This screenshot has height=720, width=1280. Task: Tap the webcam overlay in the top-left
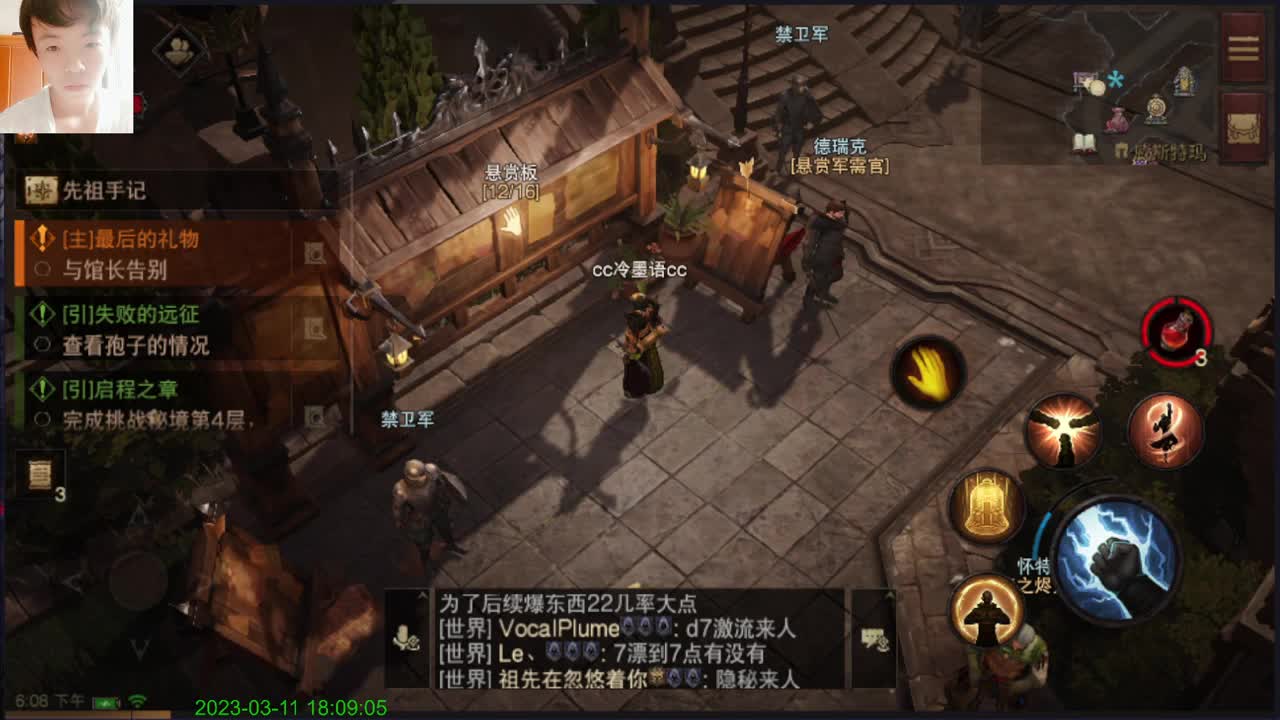(x=65, y=65)
